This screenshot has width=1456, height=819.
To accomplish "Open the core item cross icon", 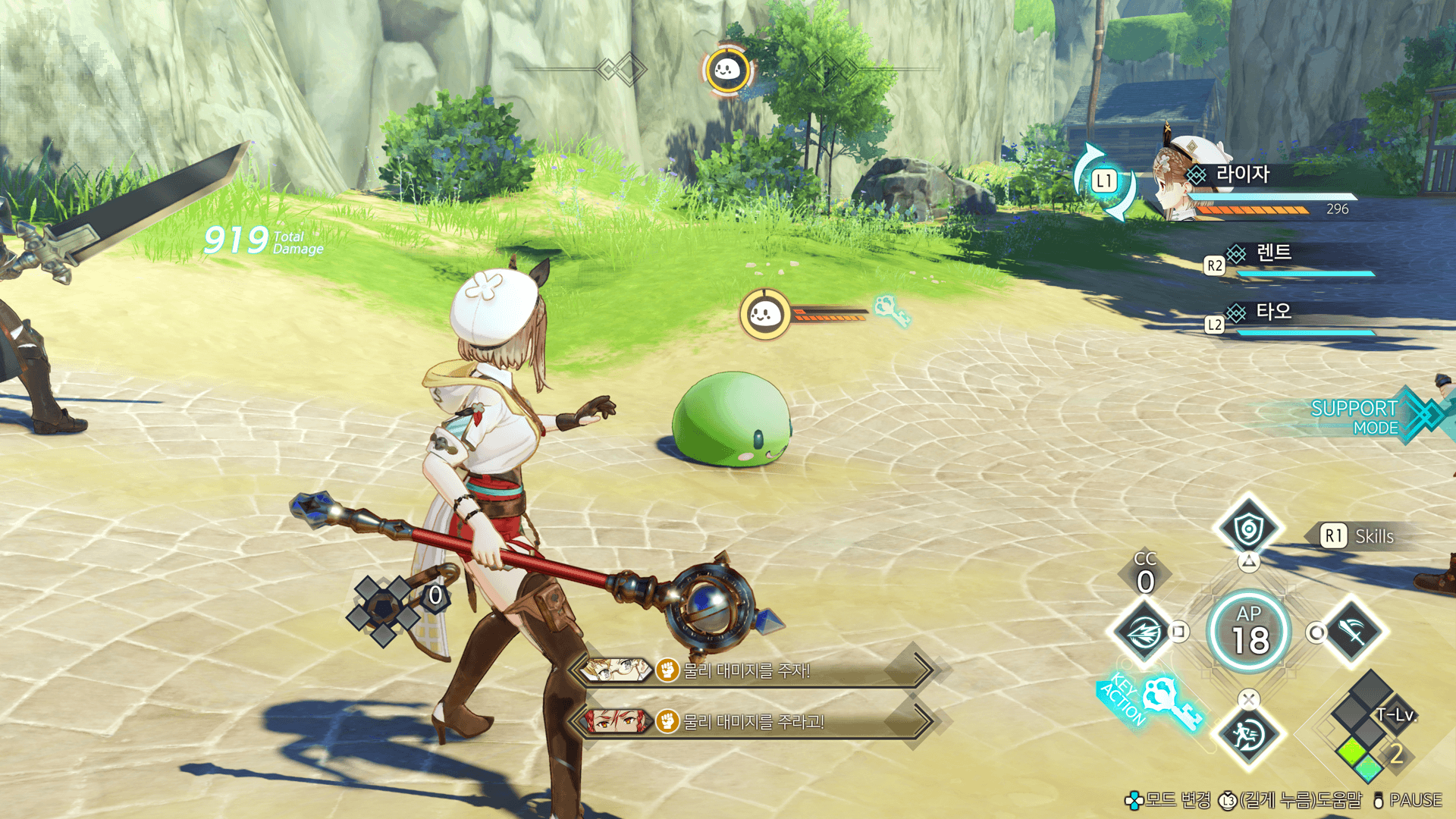I will click(x=384, y=609).
